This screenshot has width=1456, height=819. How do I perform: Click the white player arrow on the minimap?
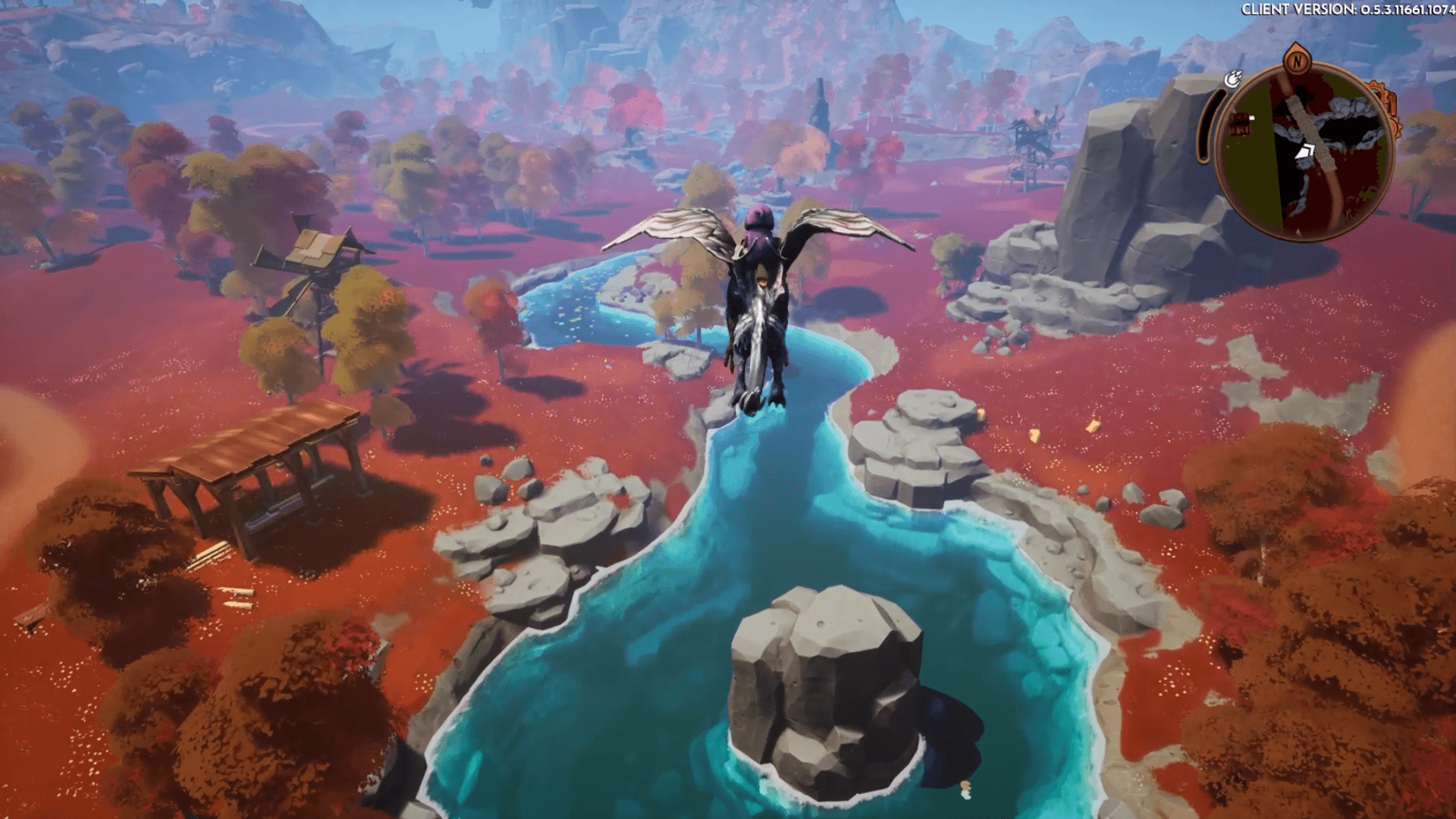pyautogui.click(x=1306, y=152)
